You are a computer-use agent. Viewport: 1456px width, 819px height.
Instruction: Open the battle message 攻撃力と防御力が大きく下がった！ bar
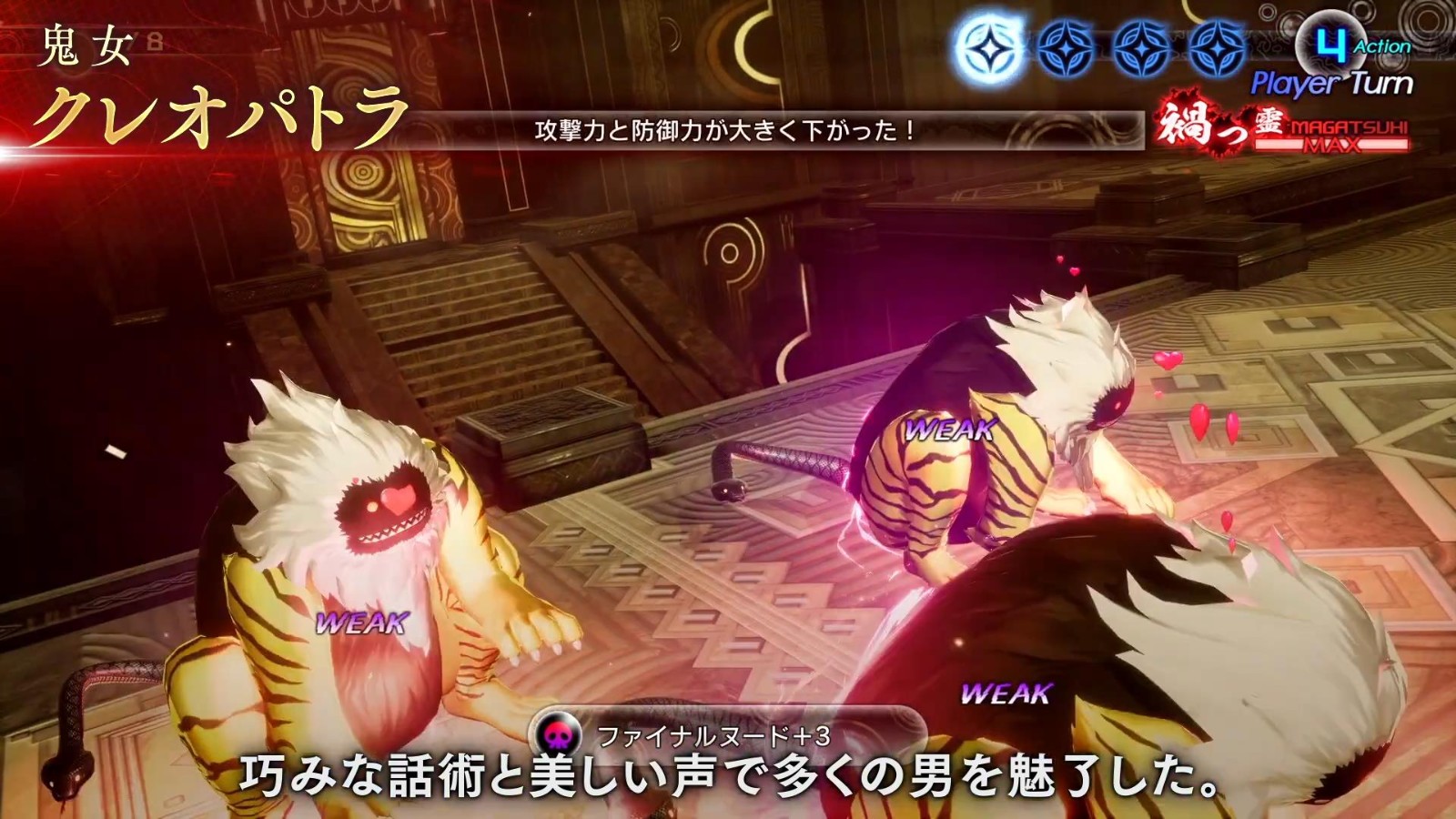723,134
